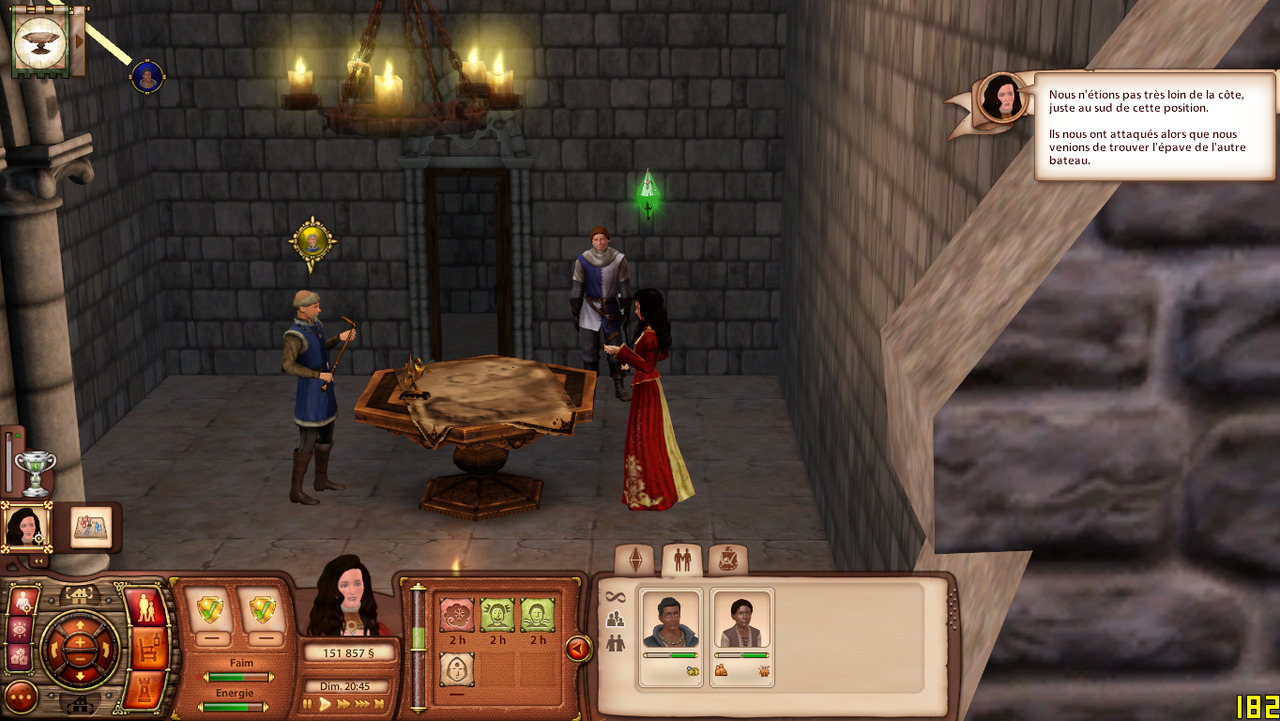
Task: Select the active hero portrait thumbnail
Action: [24, 527]
